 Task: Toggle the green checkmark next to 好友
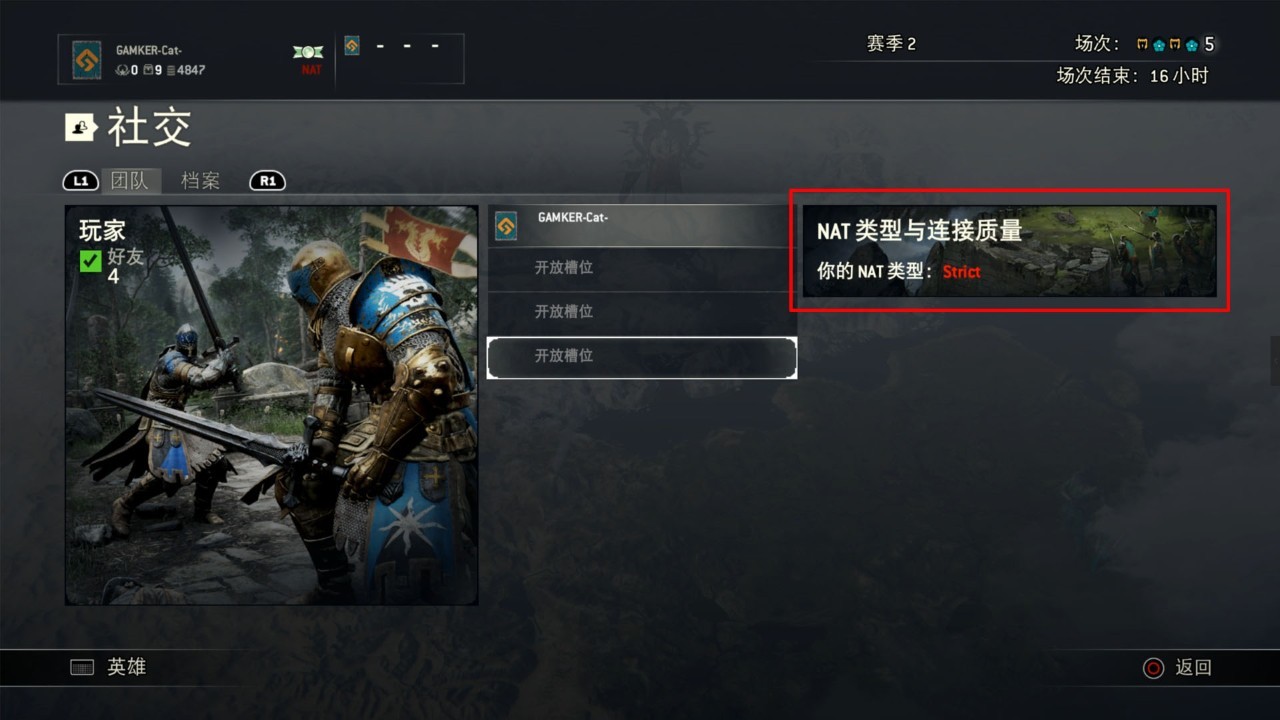(90, 260)
